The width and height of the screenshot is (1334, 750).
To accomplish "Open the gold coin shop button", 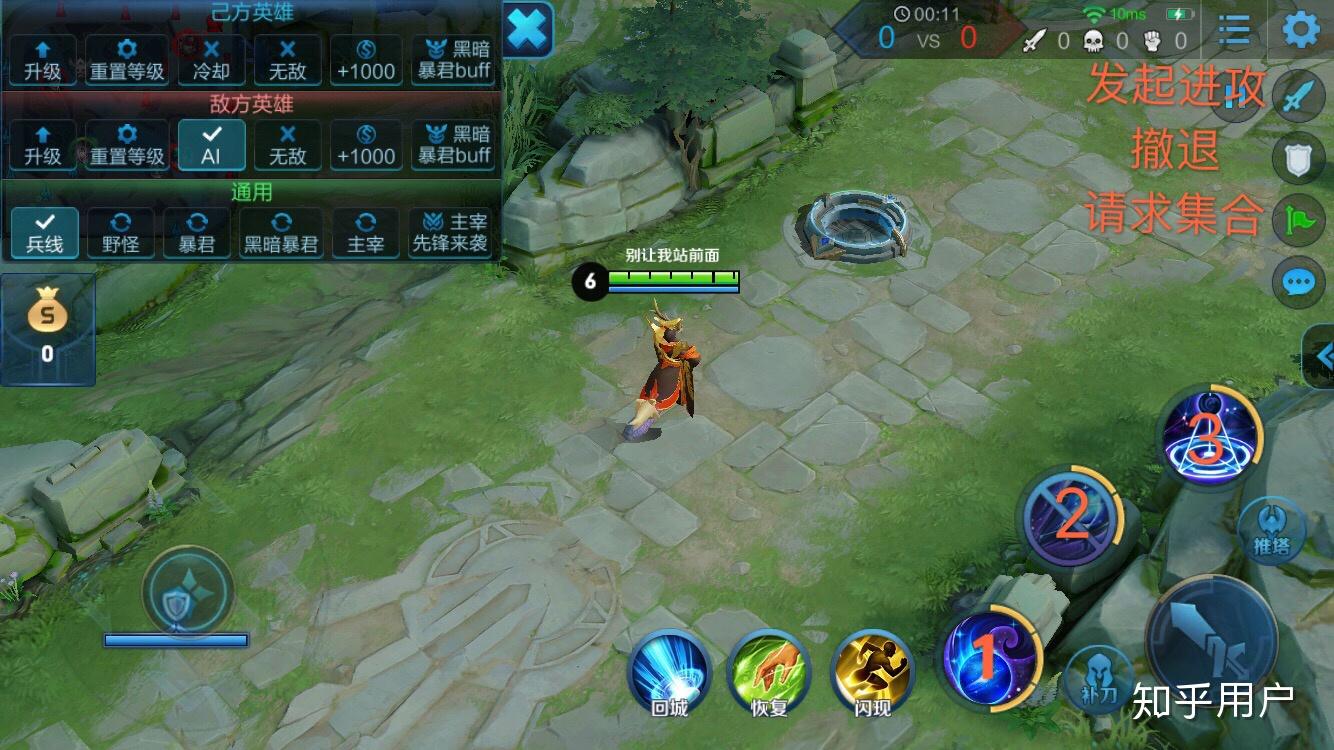I will 47,328.
